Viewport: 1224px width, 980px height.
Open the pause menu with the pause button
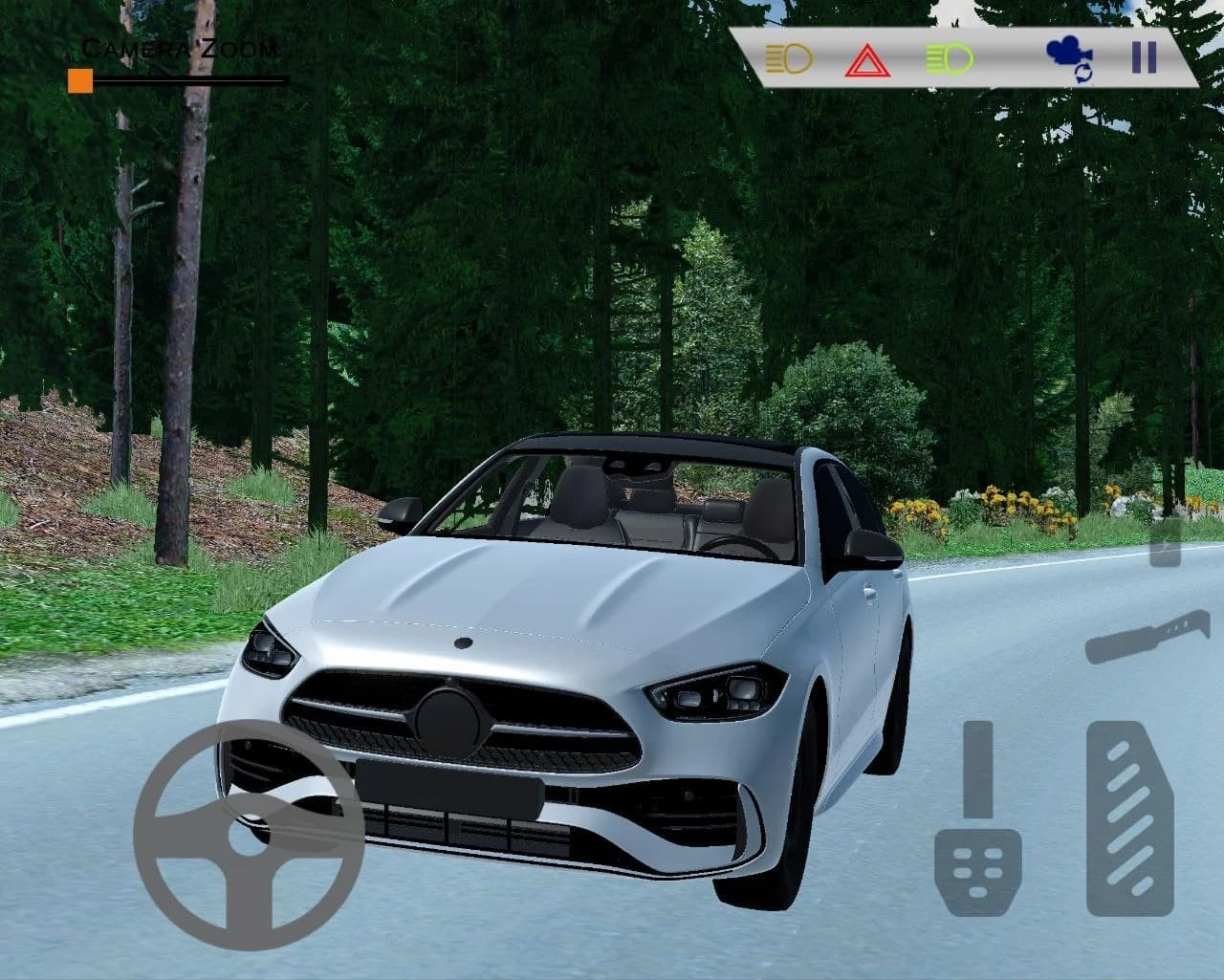point(1143,59)
